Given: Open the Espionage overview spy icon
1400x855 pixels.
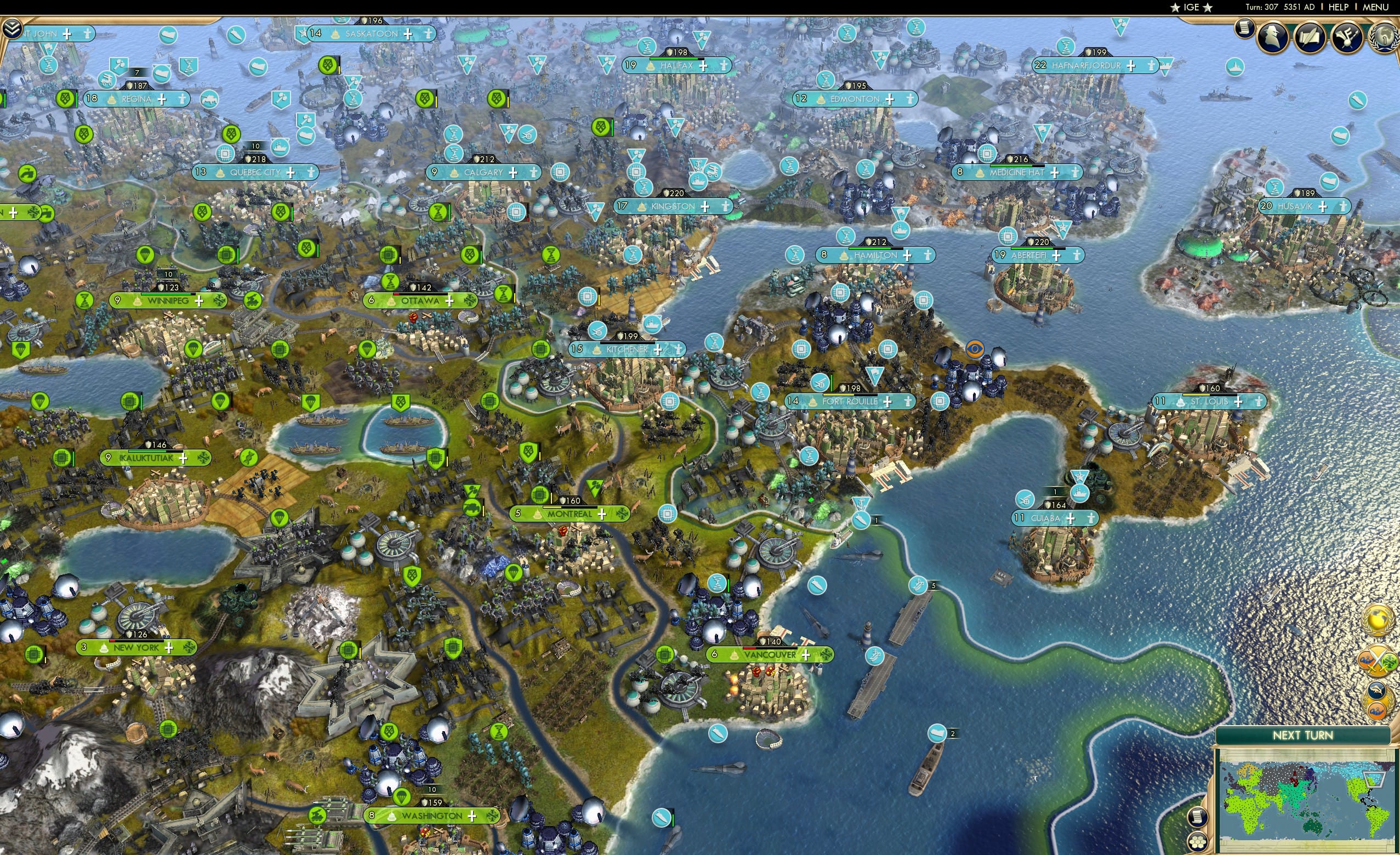Looking at the screenshot, I should point(1272,36).
